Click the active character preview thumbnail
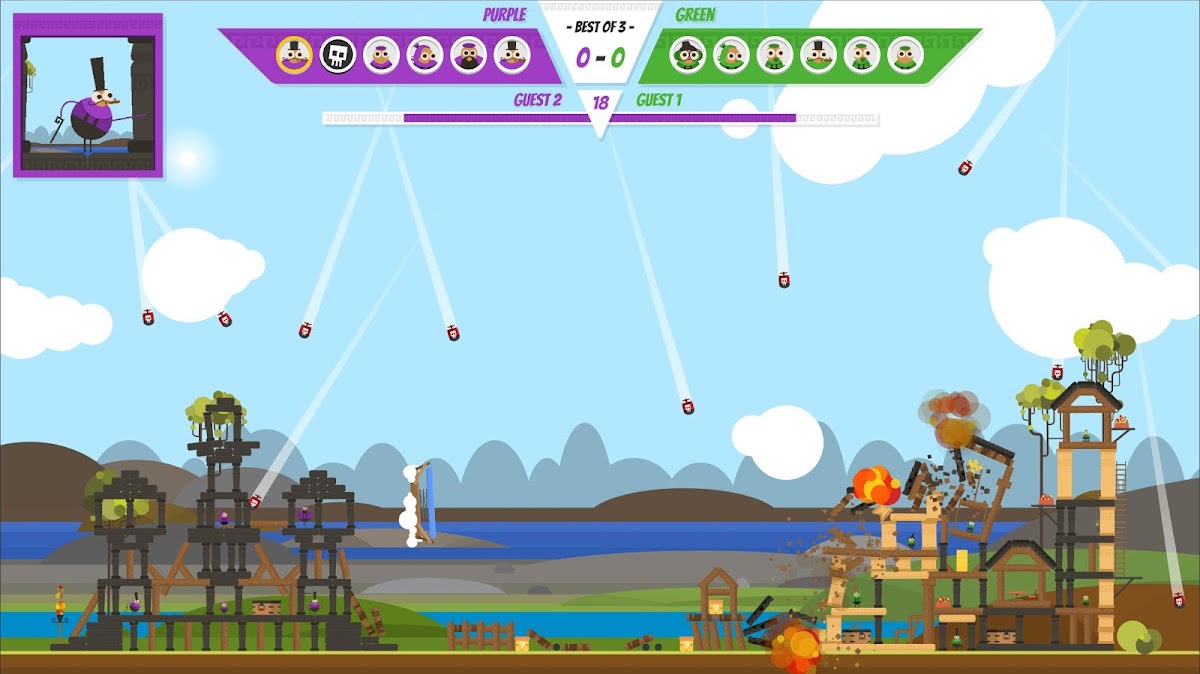Viewport: 1200px width, 674px height. [88, 96]
